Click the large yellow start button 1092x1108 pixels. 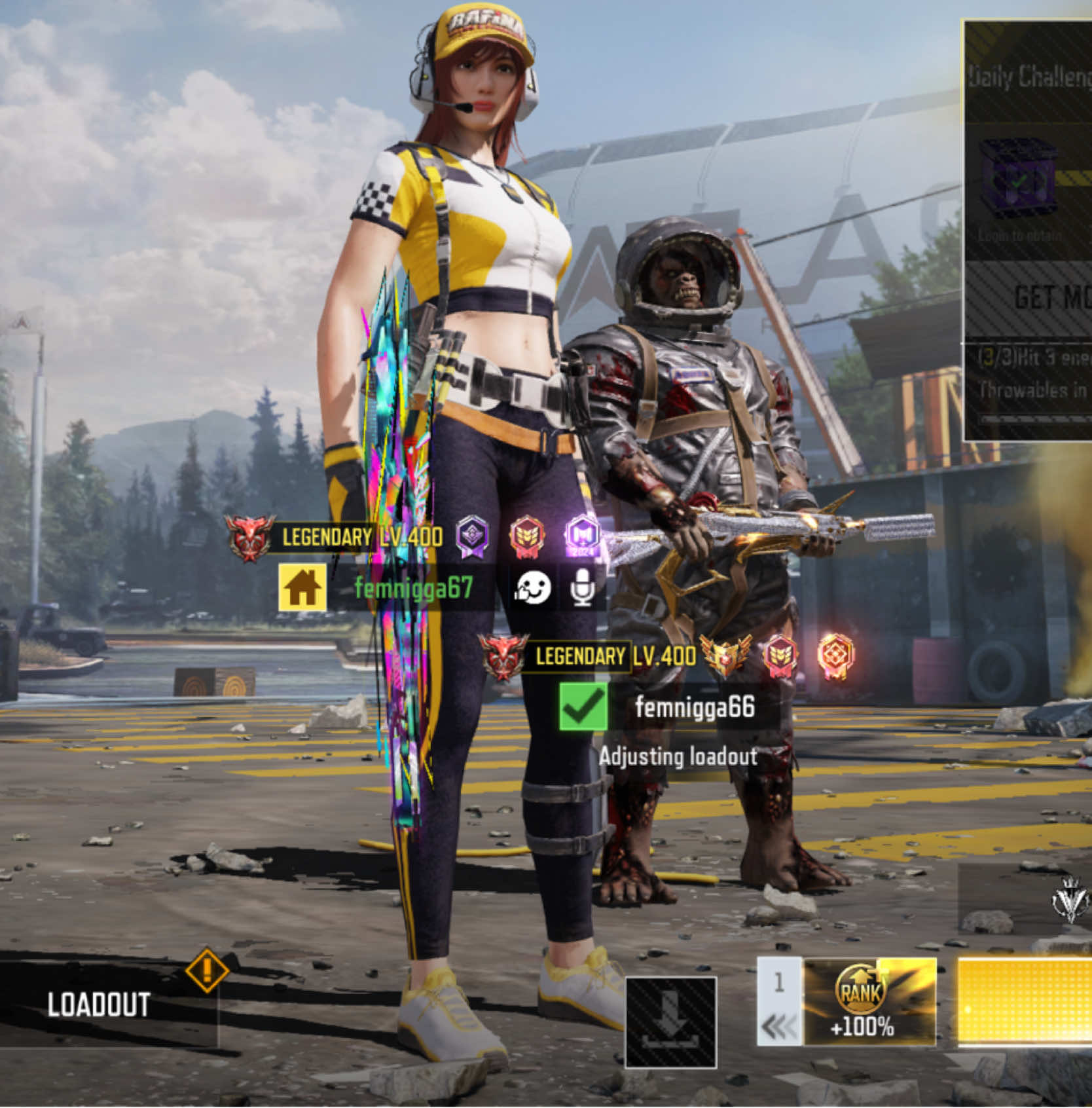point(1025,1002)
